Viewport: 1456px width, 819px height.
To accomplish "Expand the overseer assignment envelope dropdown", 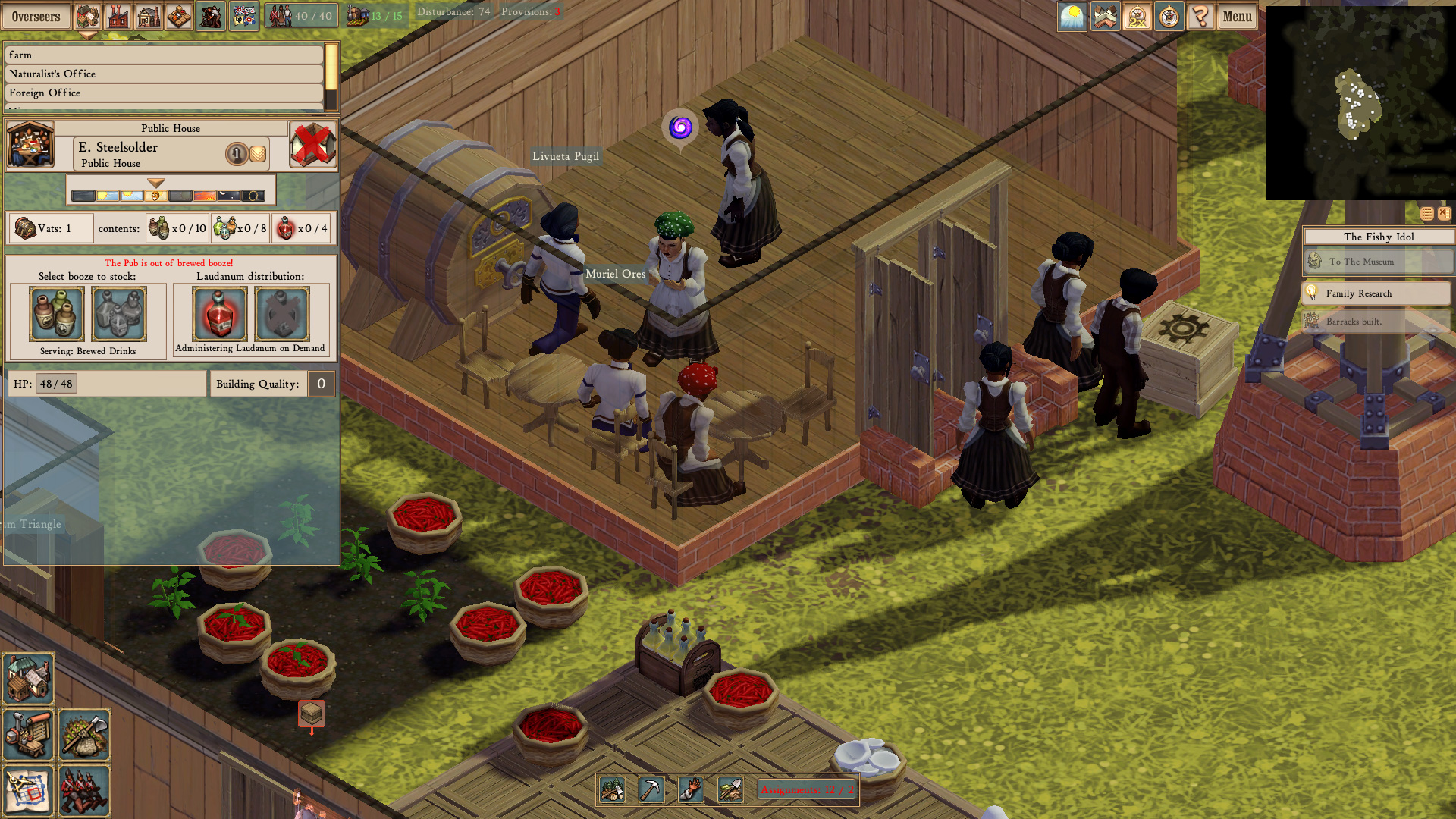I will click(x=258, y=153).
